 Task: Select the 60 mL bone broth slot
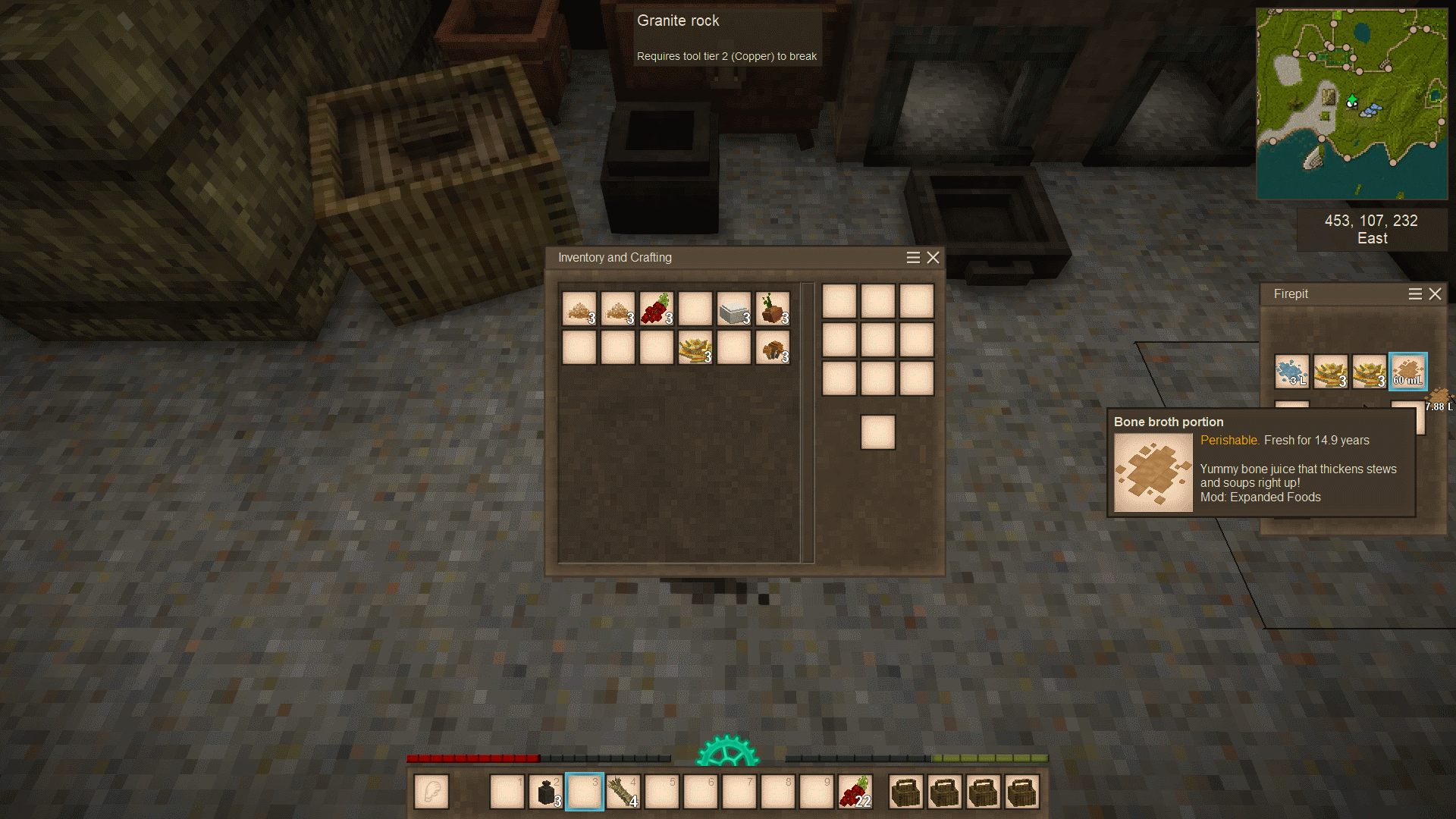(x=1407, y=372)
